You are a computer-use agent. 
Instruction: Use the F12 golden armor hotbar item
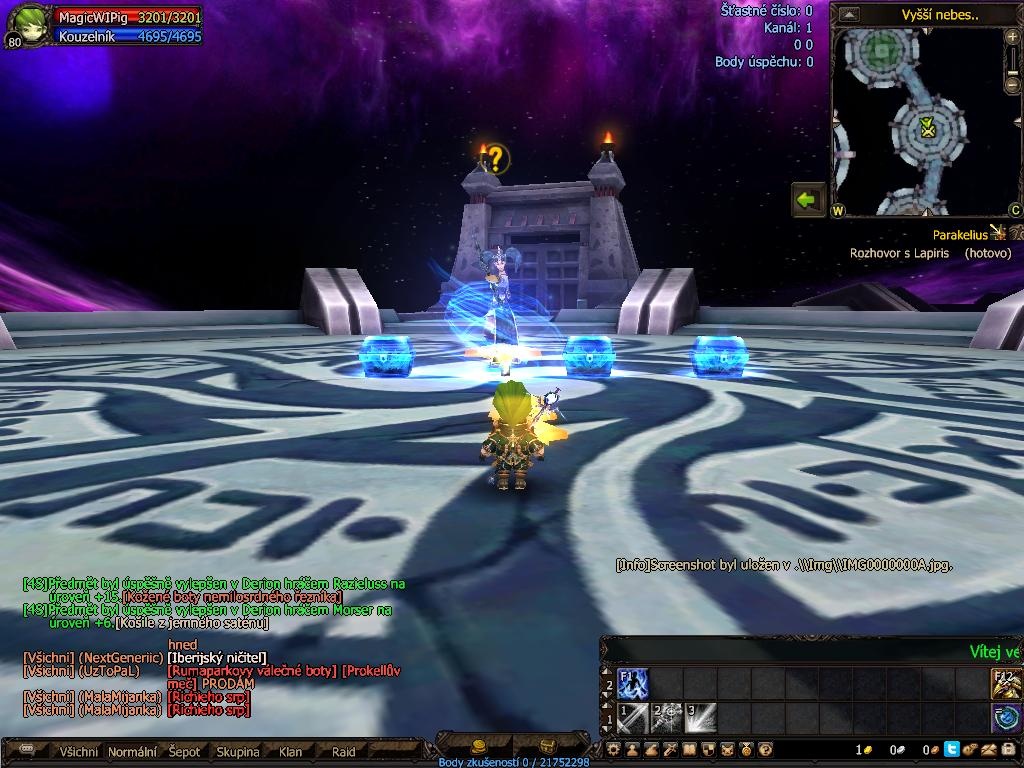click(1006, 683)
